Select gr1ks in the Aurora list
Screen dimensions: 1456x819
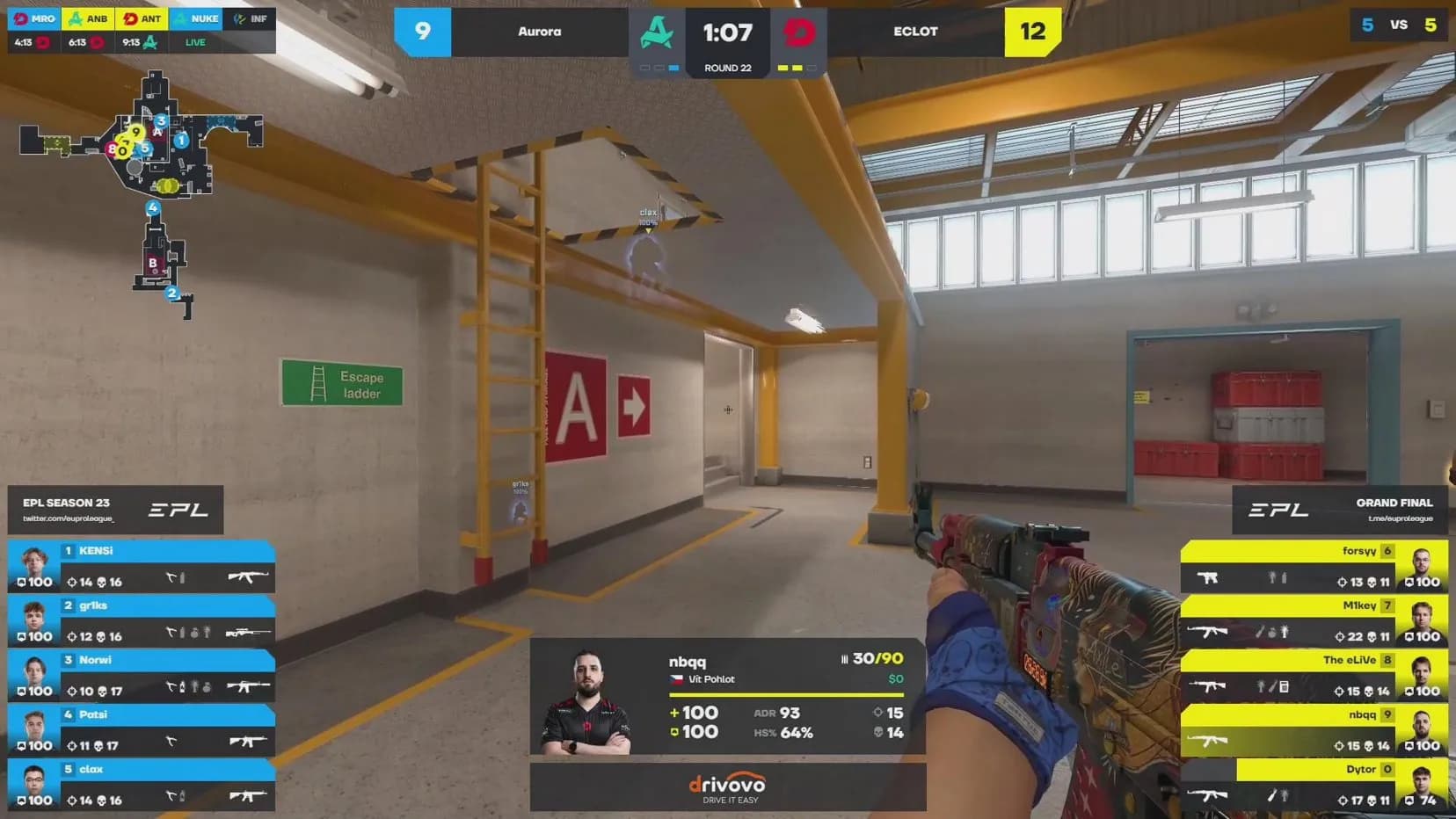coord(142,621)
